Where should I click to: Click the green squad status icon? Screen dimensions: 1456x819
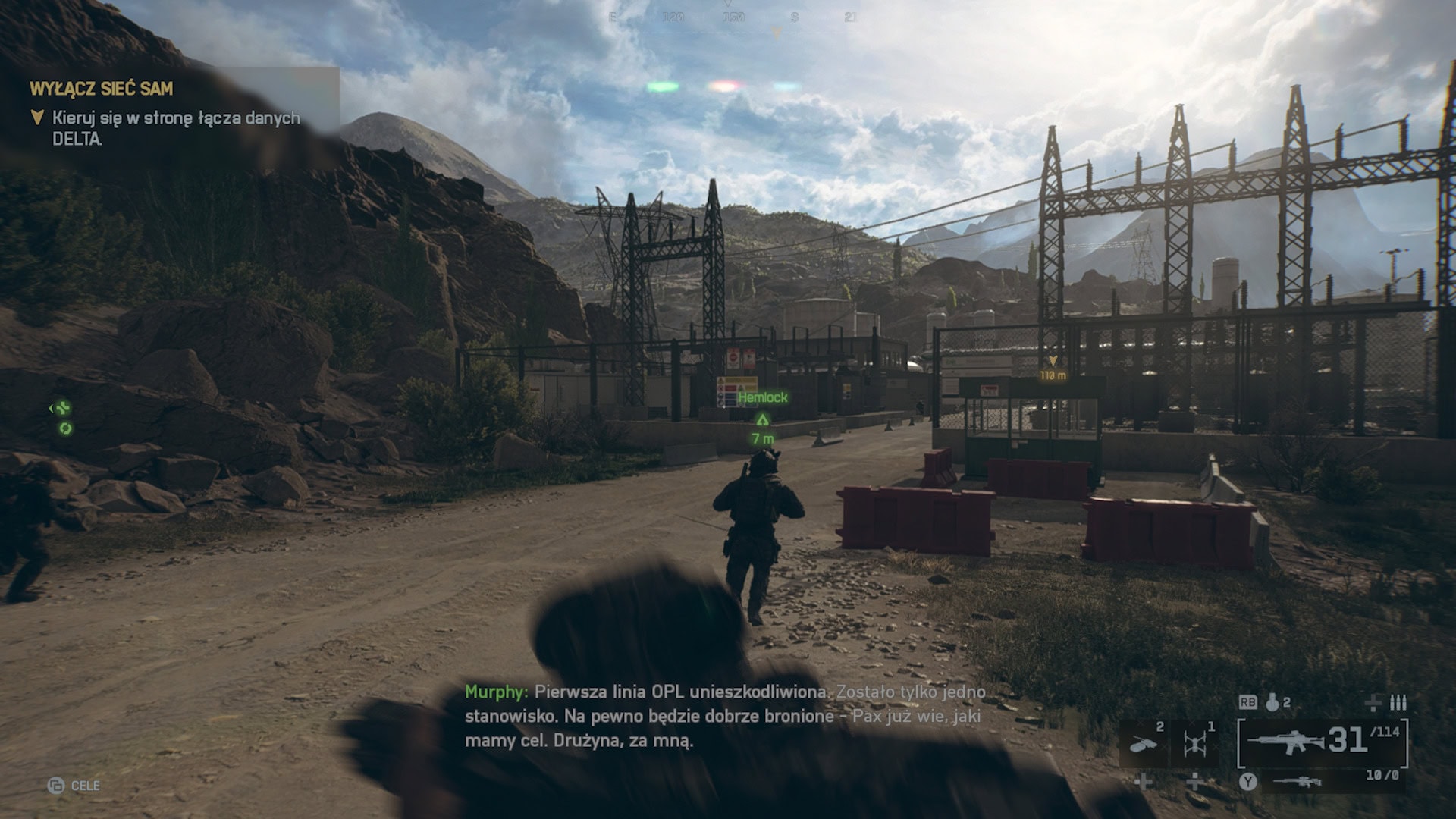point(64,408)
